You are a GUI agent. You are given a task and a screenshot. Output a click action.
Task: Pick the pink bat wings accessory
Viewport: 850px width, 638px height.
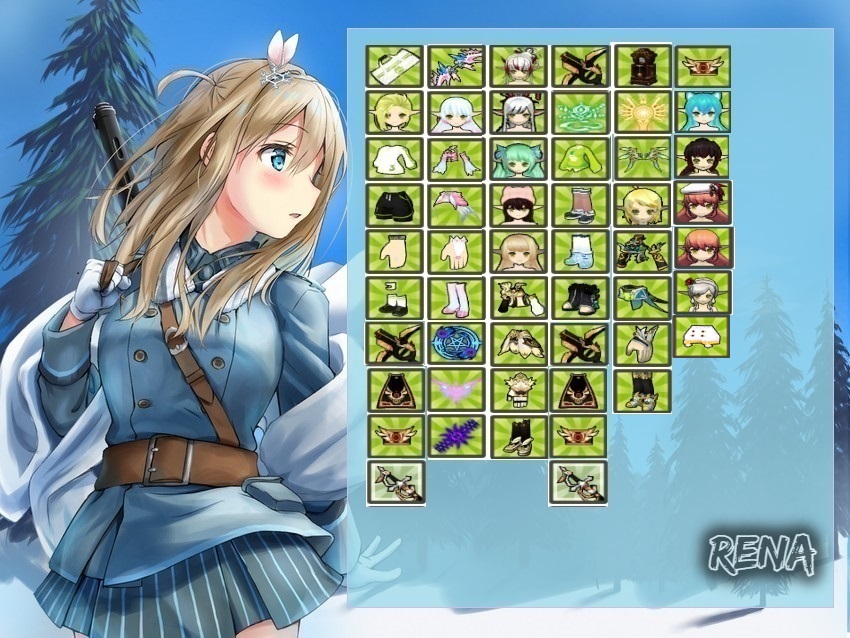point(457,389)
